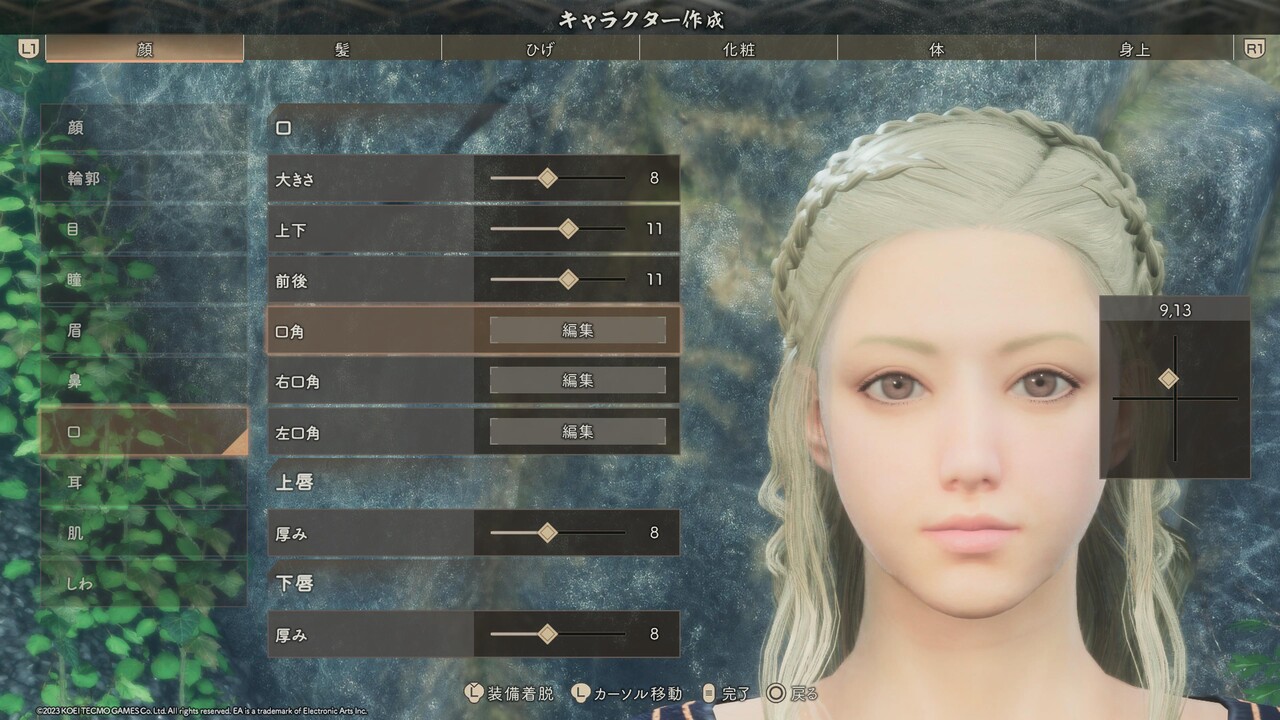
Task: Select the 肌 (skin) category
Action: pos(143,533)
